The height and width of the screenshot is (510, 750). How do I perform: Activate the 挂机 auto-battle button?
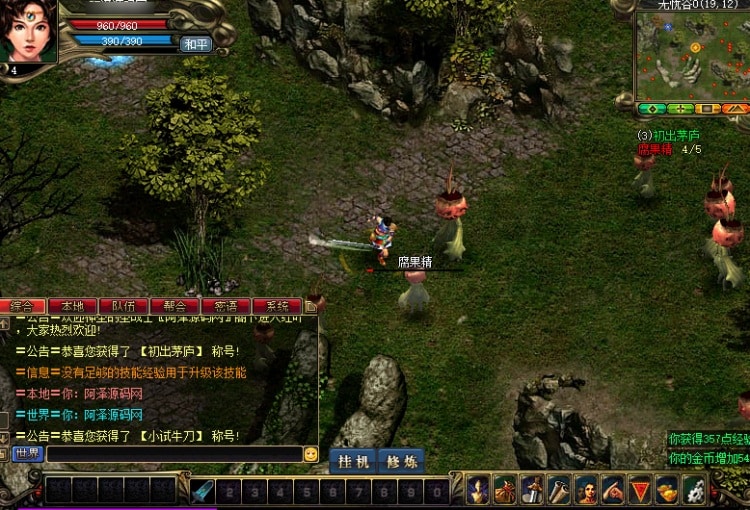point(353,461)
